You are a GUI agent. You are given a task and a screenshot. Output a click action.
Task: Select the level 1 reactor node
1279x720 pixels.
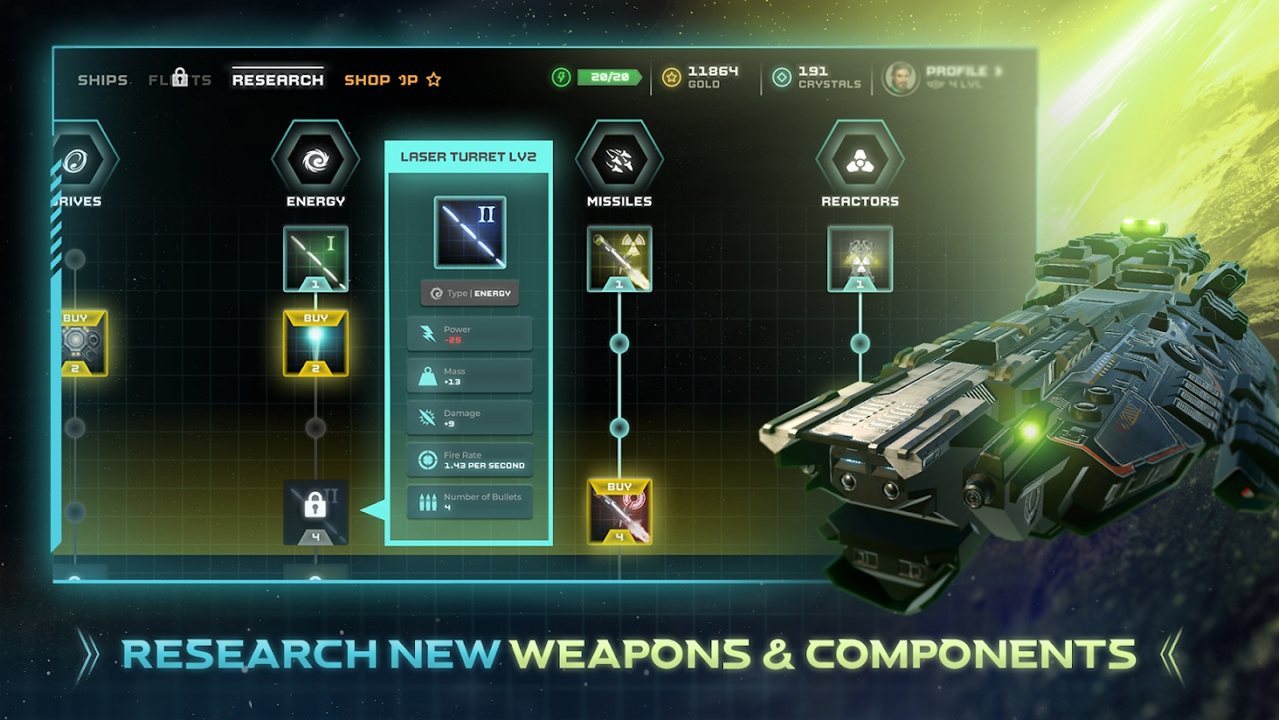860,259
